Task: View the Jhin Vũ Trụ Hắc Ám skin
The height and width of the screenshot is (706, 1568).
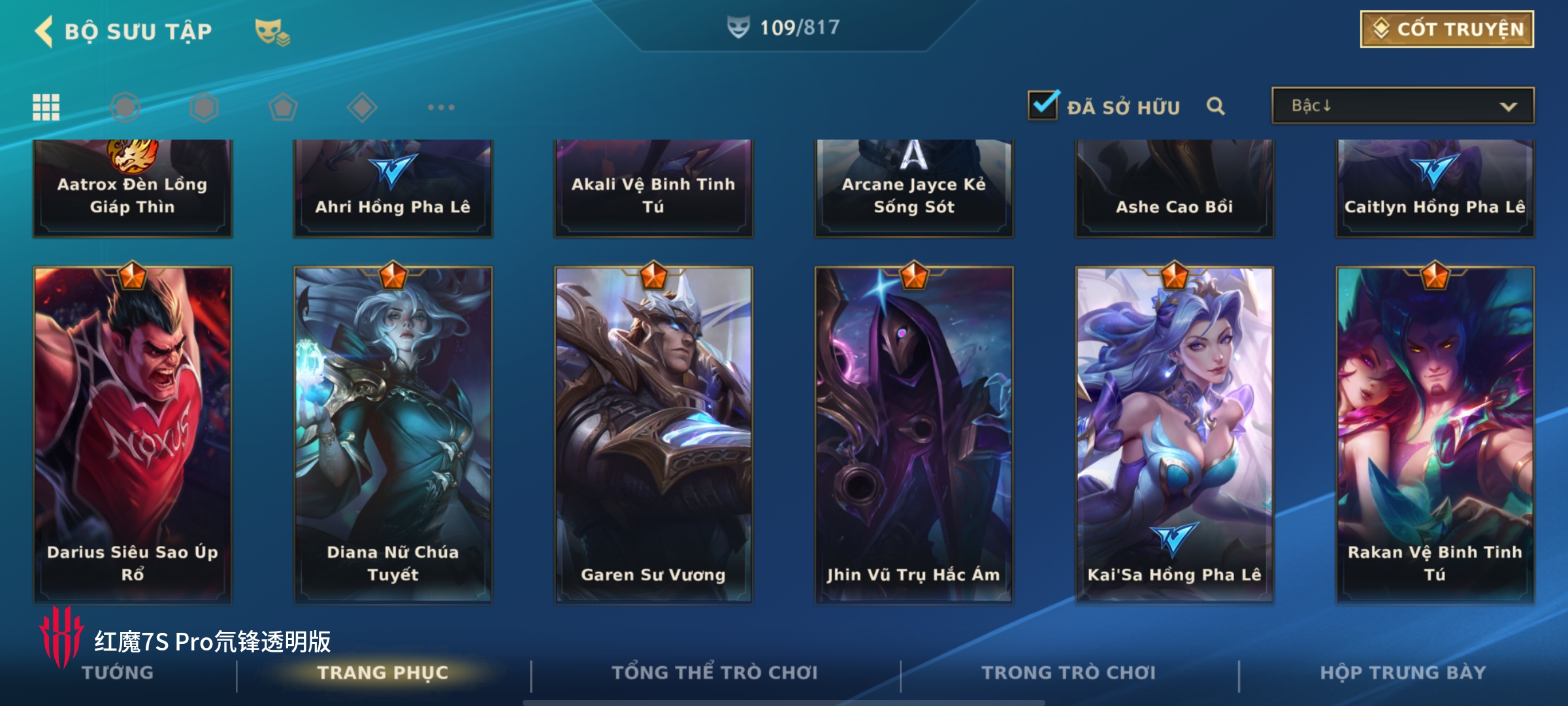Action: [x=913, y=434]
